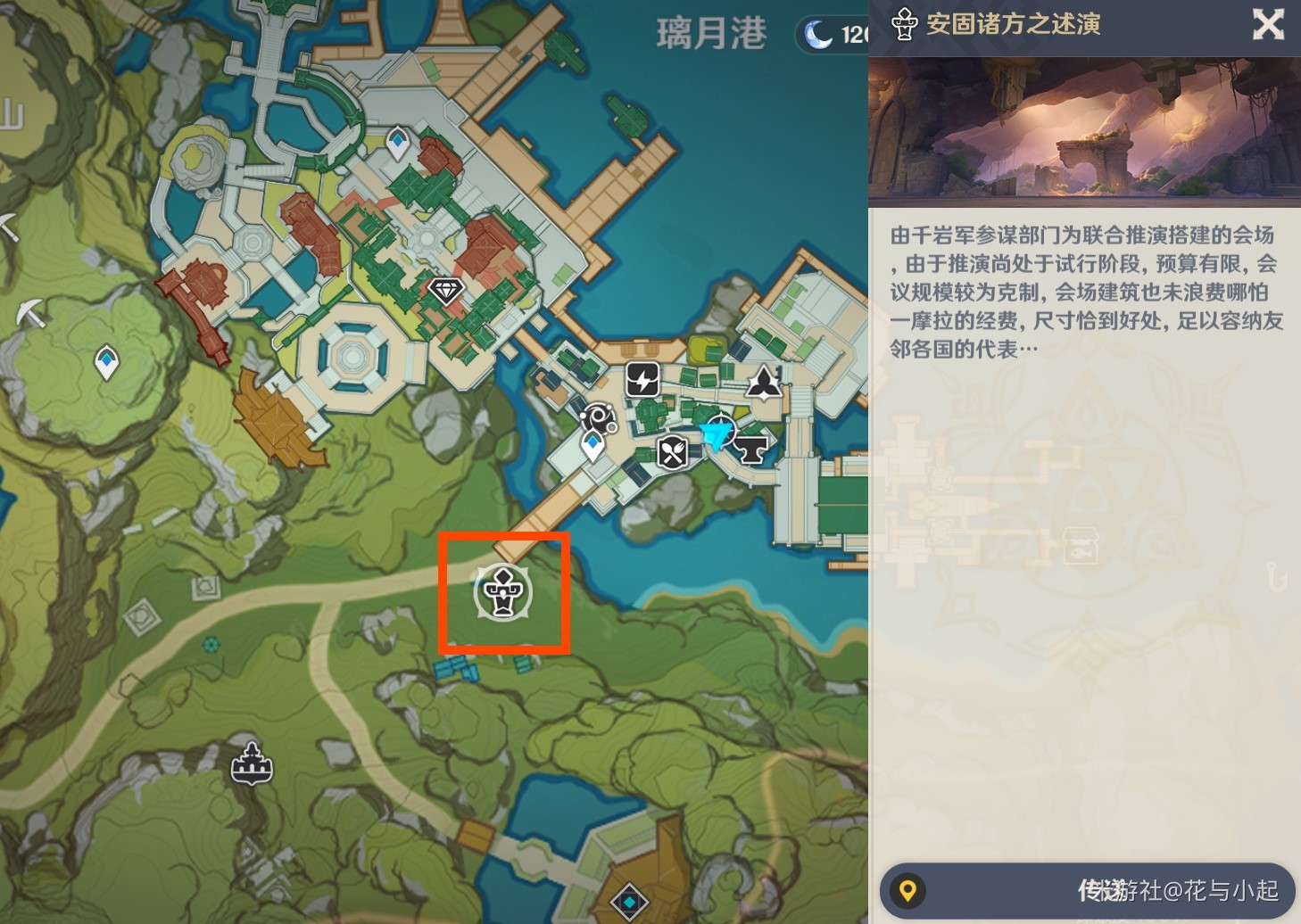Click the teleport waypoint on the western hill

[105, 363]
